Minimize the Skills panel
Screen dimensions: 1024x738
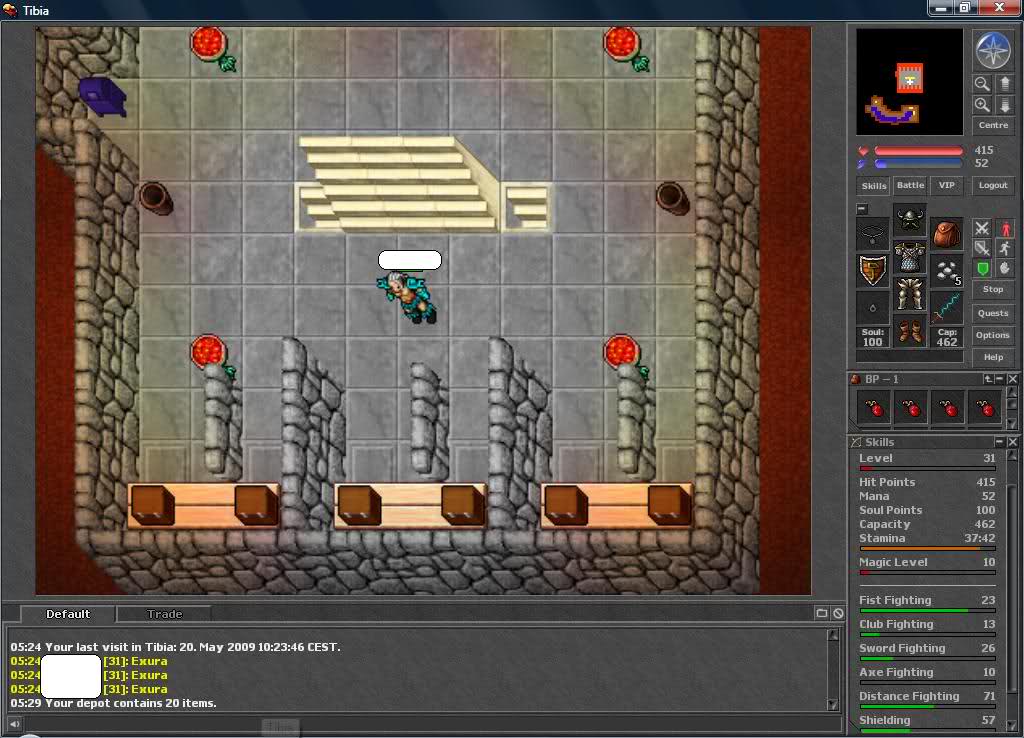999,442
